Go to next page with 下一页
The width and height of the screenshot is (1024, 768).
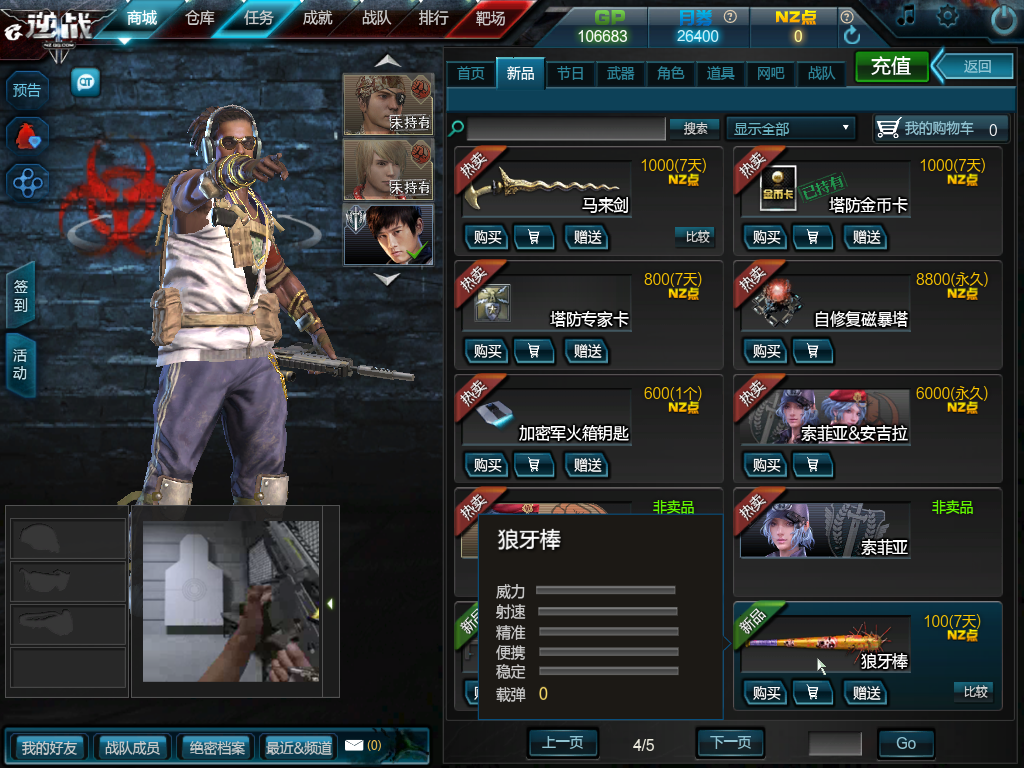tap(730, 743)
